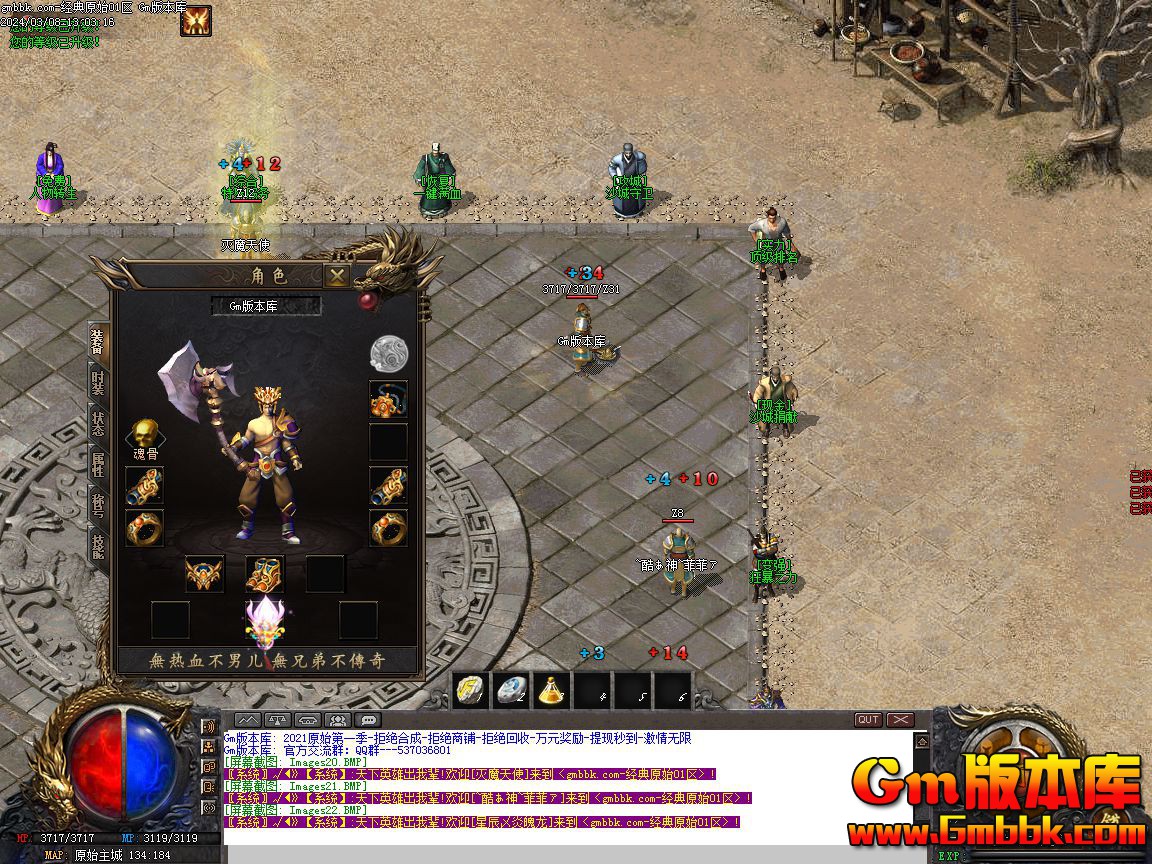Select the silver dragon medal slot
Viewport: 1152px width, 864px height.
tap(388, 353)
